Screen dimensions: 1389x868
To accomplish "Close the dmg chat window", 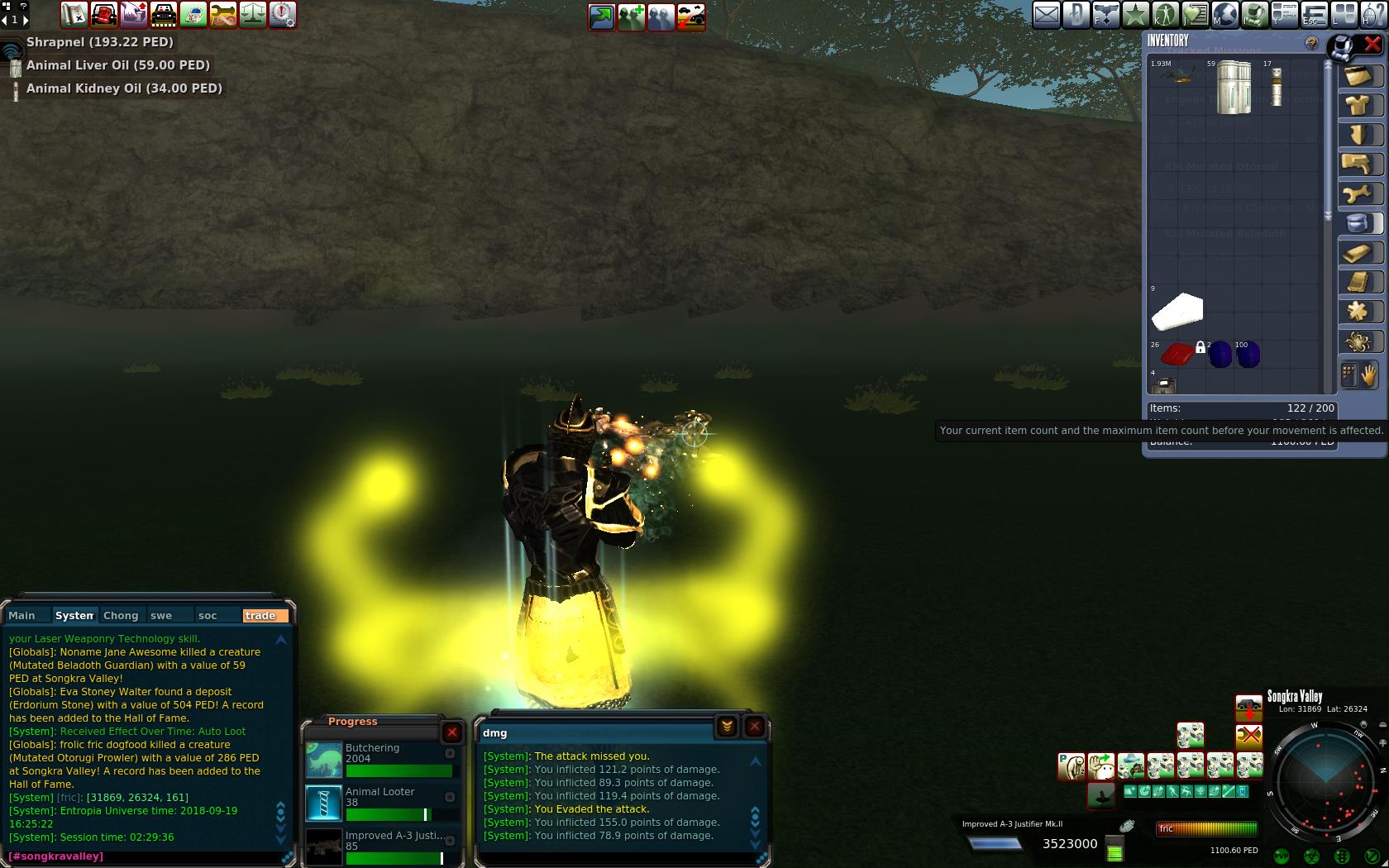I will 755,727.
